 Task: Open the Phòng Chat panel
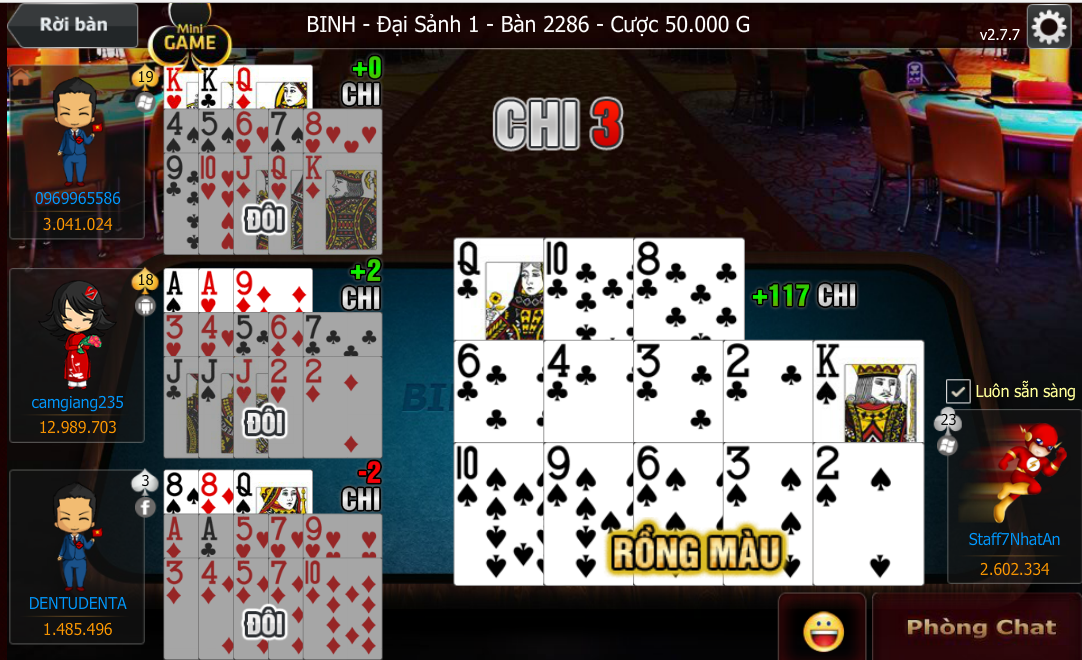979,627
